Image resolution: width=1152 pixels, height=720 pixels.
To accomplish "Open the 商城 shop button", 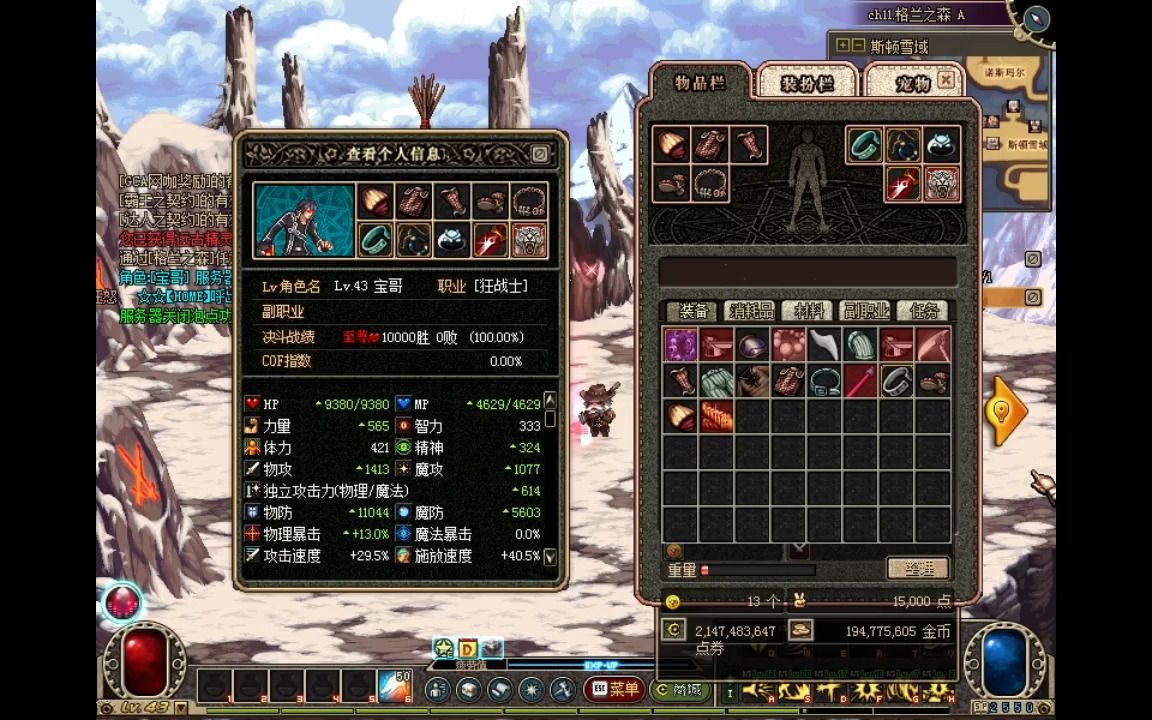I will pos(678,689).
